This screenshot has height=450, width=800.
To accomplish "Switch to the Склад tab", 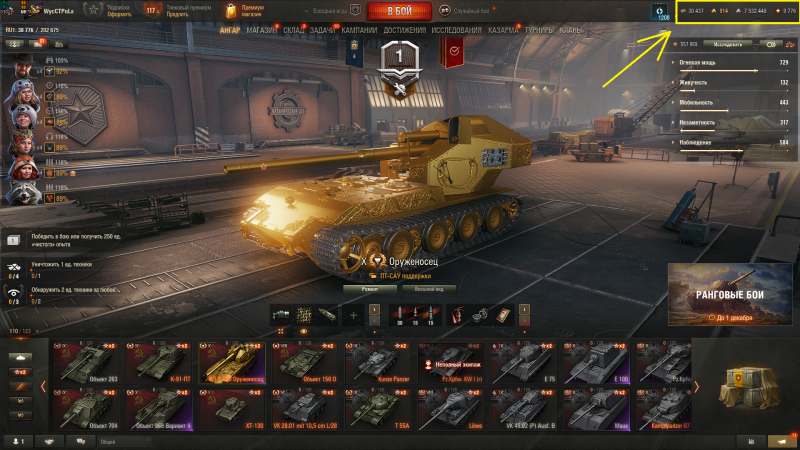I will [294, 30].
